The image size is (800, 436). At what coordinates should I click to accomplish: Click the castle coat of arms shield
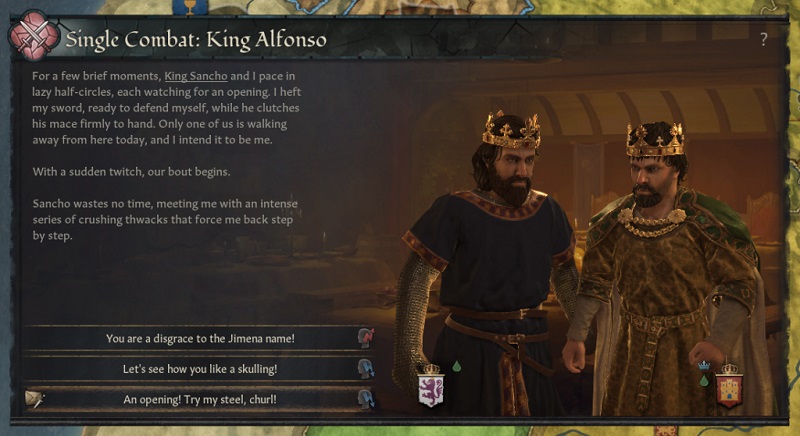tap(730, 388)
